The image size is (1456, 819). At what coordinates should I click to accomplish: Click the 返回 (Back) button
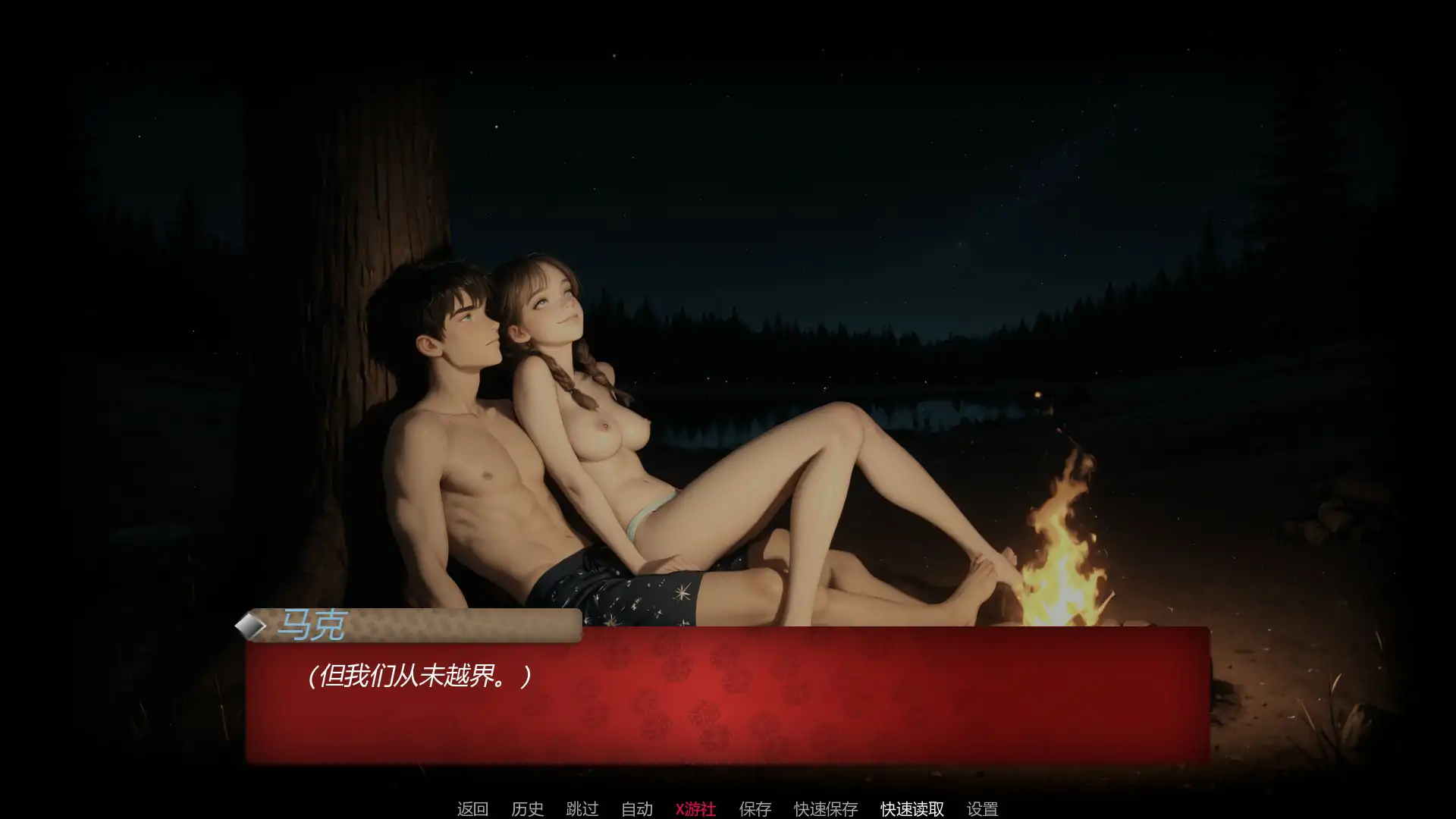(472, 809)
